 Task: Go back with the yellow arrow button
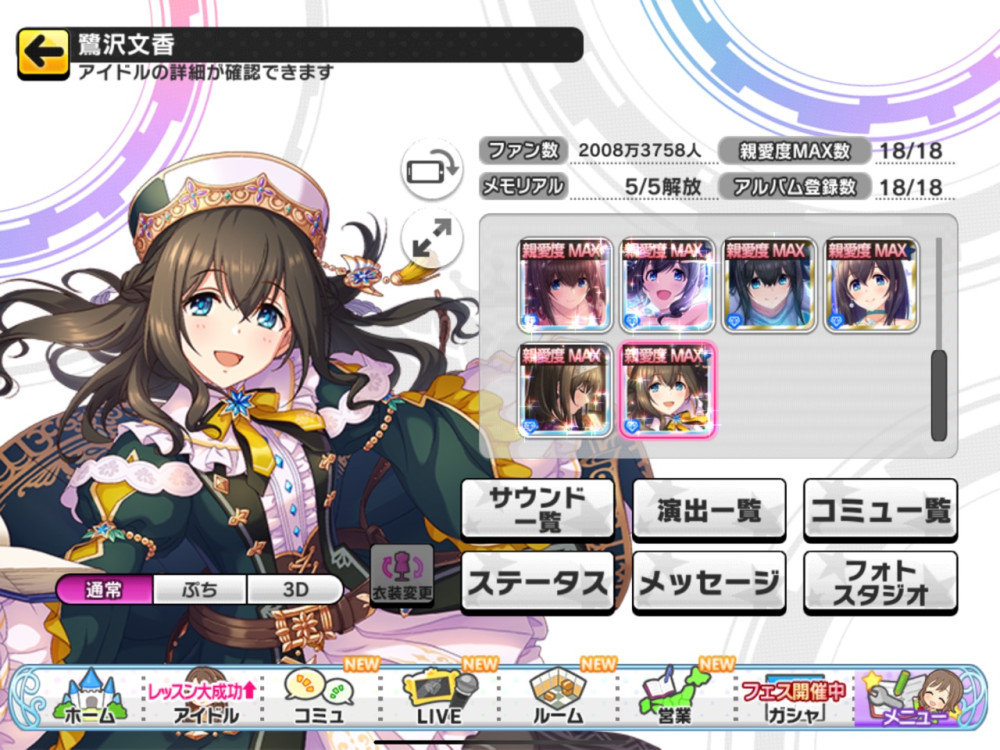click(42, 53)
